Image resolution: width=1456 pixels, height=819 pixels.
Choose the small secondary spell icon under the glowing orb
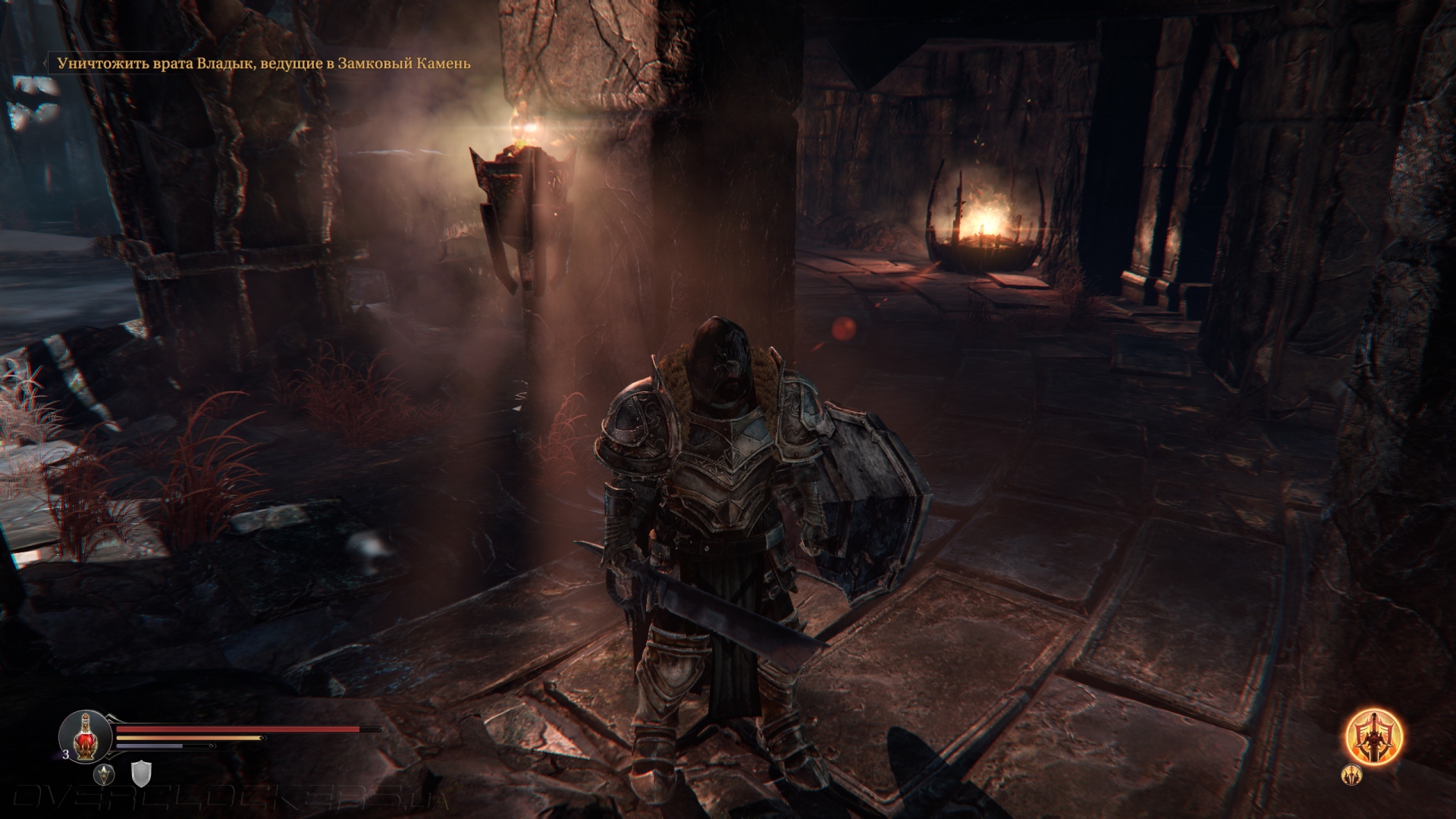[1351, 774]
